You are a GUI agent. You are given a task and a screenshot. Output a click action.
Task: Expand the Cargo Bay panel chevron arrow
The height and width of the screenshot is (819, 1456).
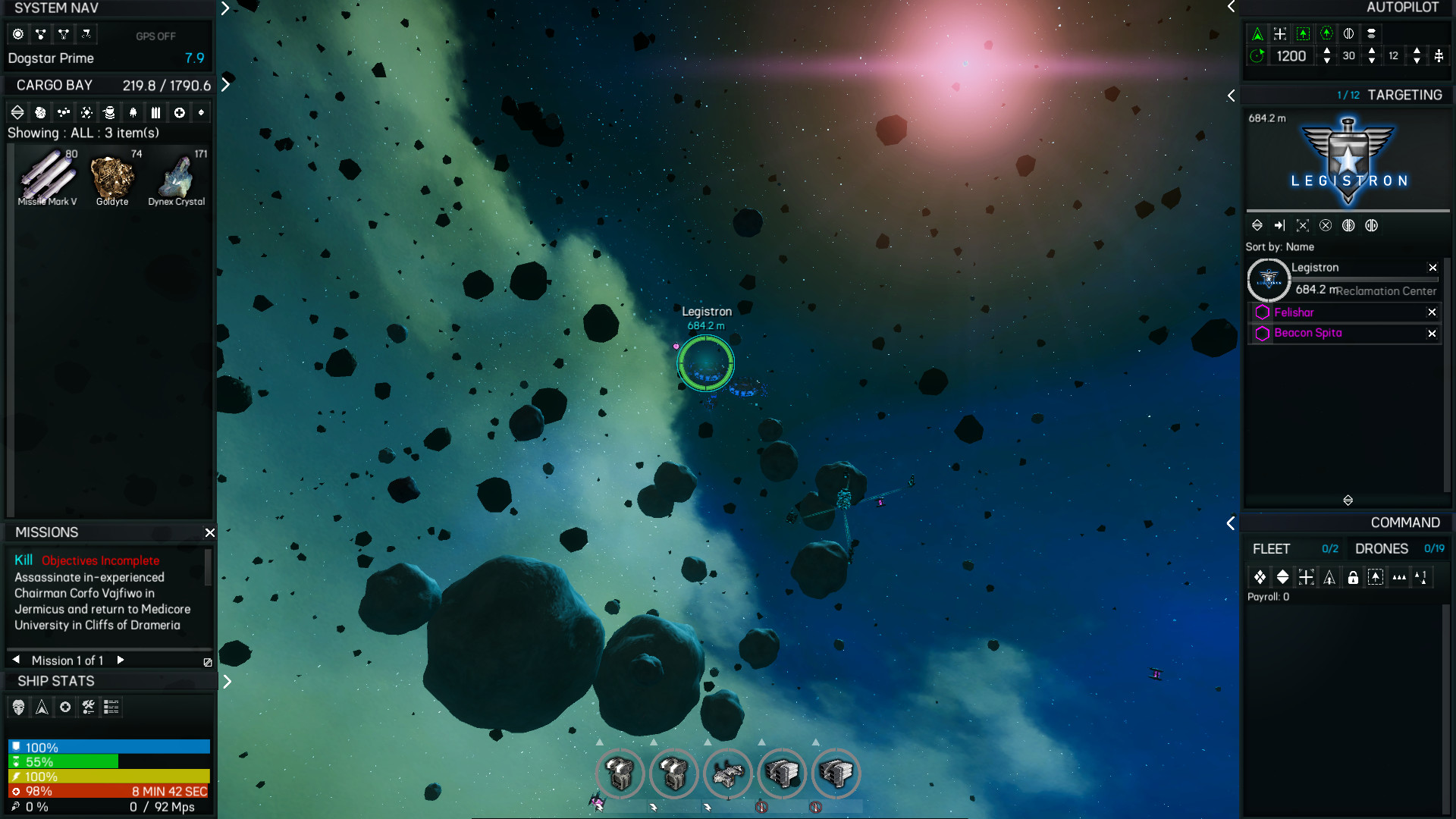tap(225, 85)
